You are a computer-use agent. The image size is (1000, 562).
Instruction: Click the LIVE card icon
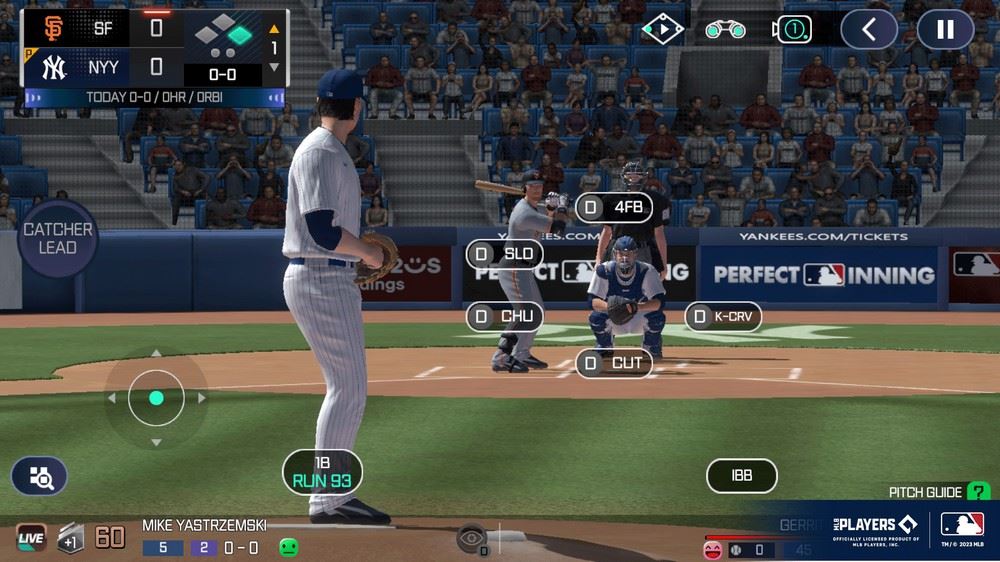pos(31,538)
